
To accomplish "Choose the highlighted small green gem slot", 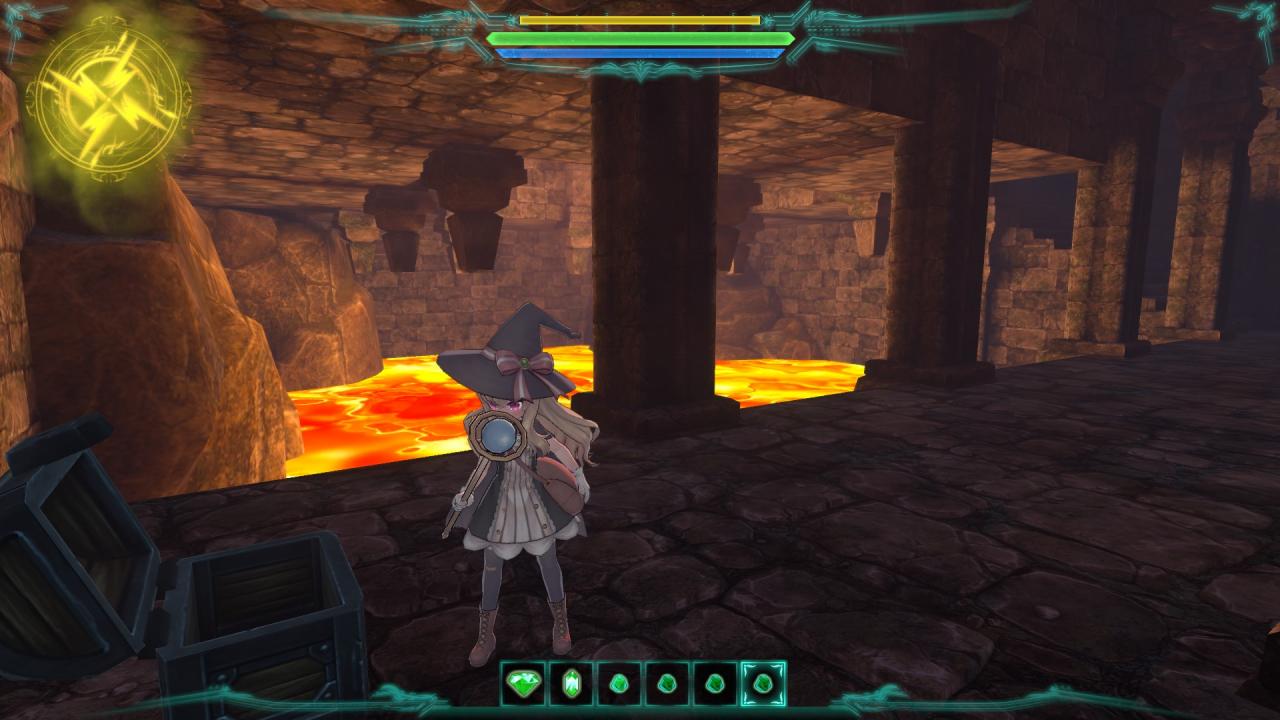I will coord(763,684).
